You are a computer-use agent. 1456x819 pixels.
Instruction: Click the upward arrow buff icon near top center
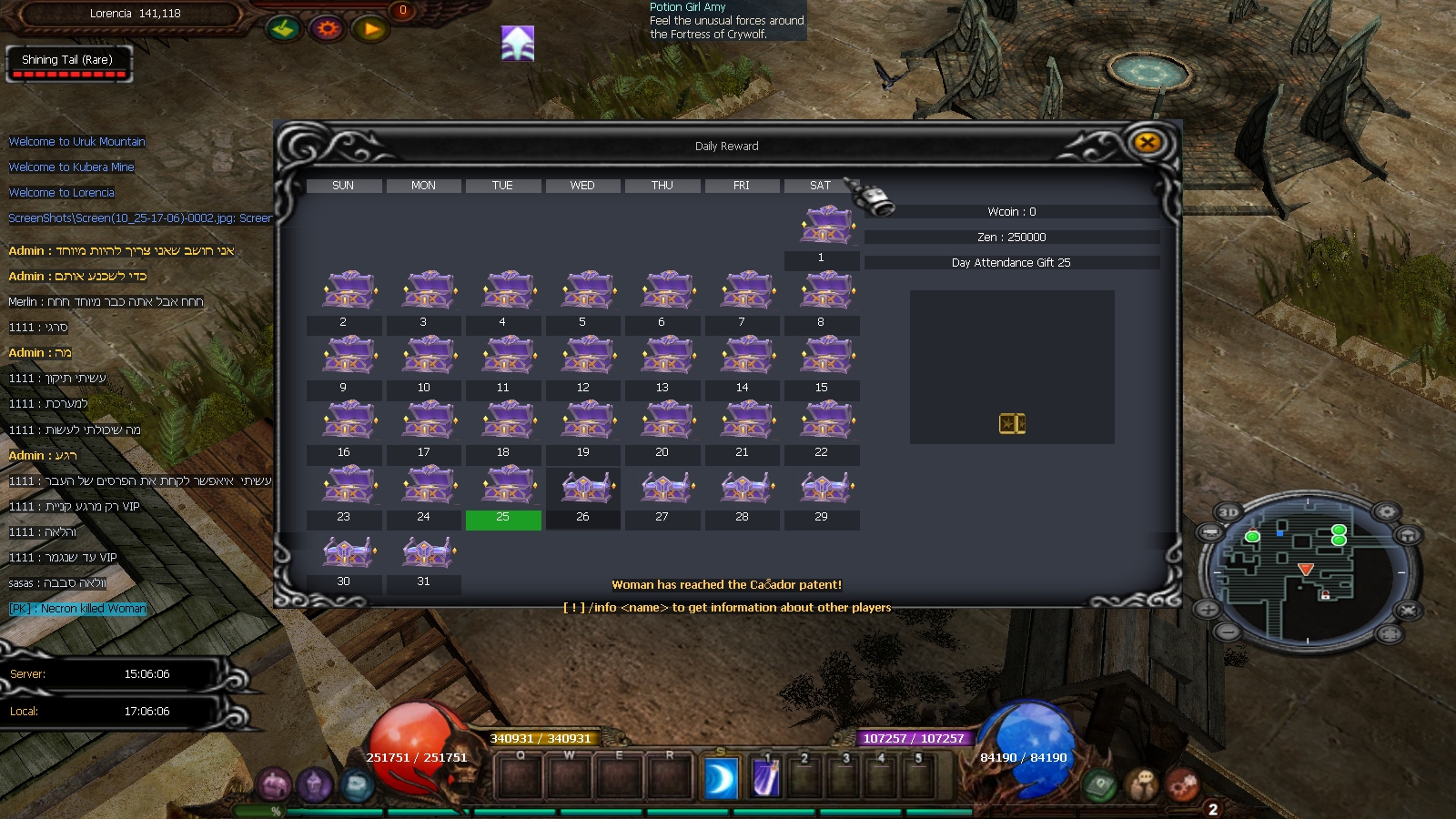pyautogui.click(x=517, y=42)
